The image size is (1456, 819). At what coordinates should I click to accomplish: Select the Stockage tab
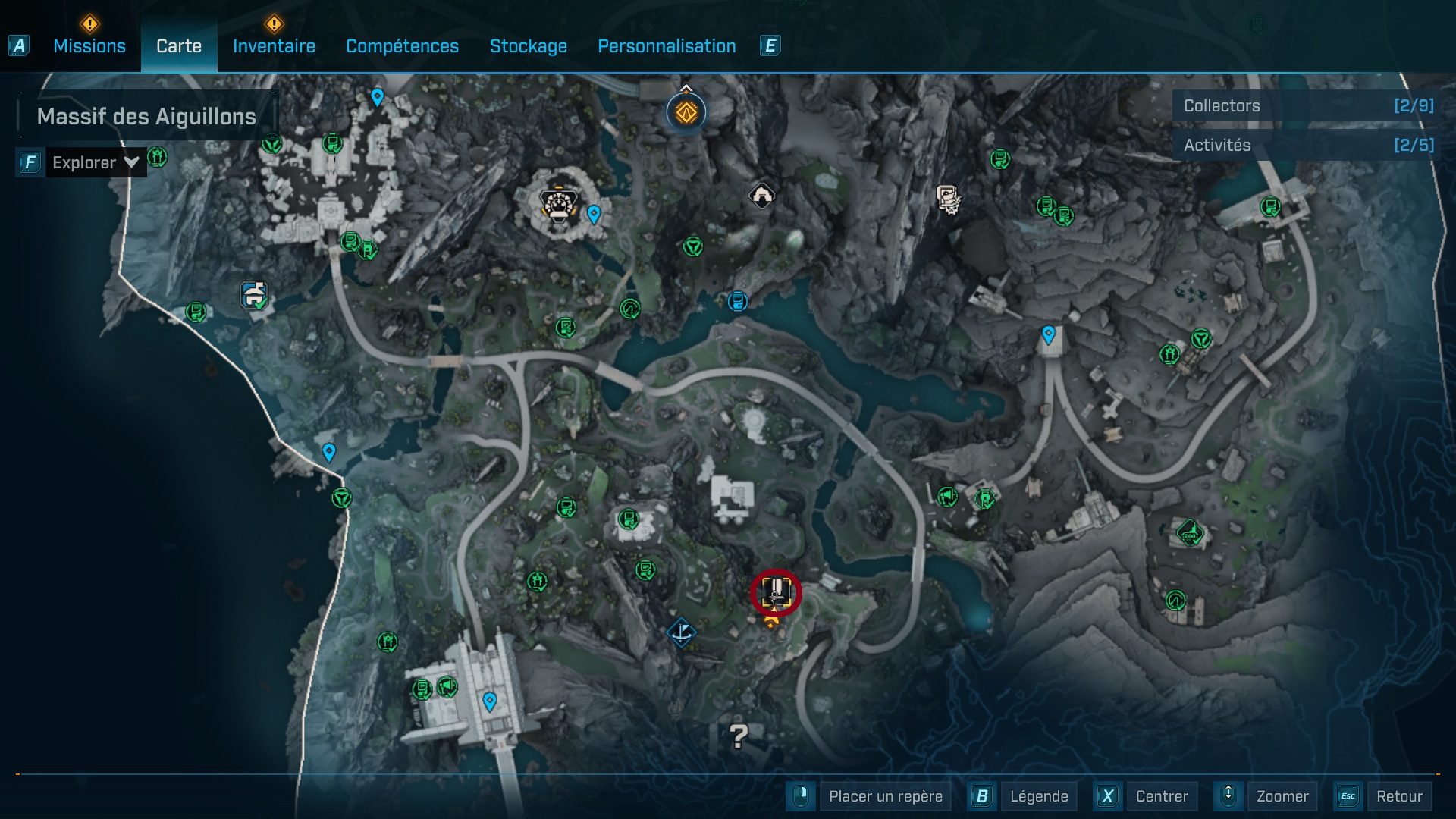click(x=528, y=46)
